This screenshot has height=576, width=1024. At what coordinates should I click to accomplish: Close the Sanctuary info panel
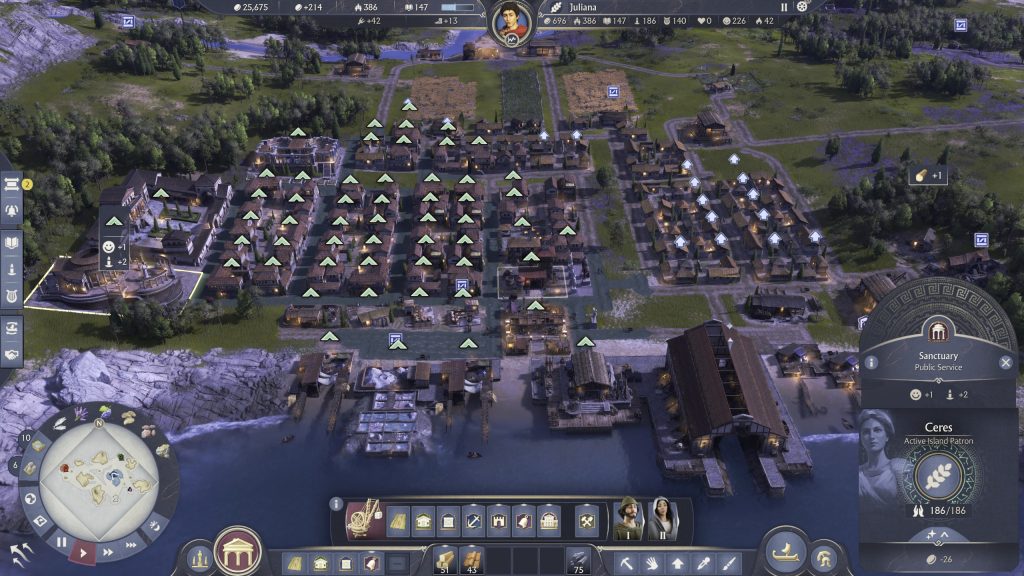coord(1006,363)
